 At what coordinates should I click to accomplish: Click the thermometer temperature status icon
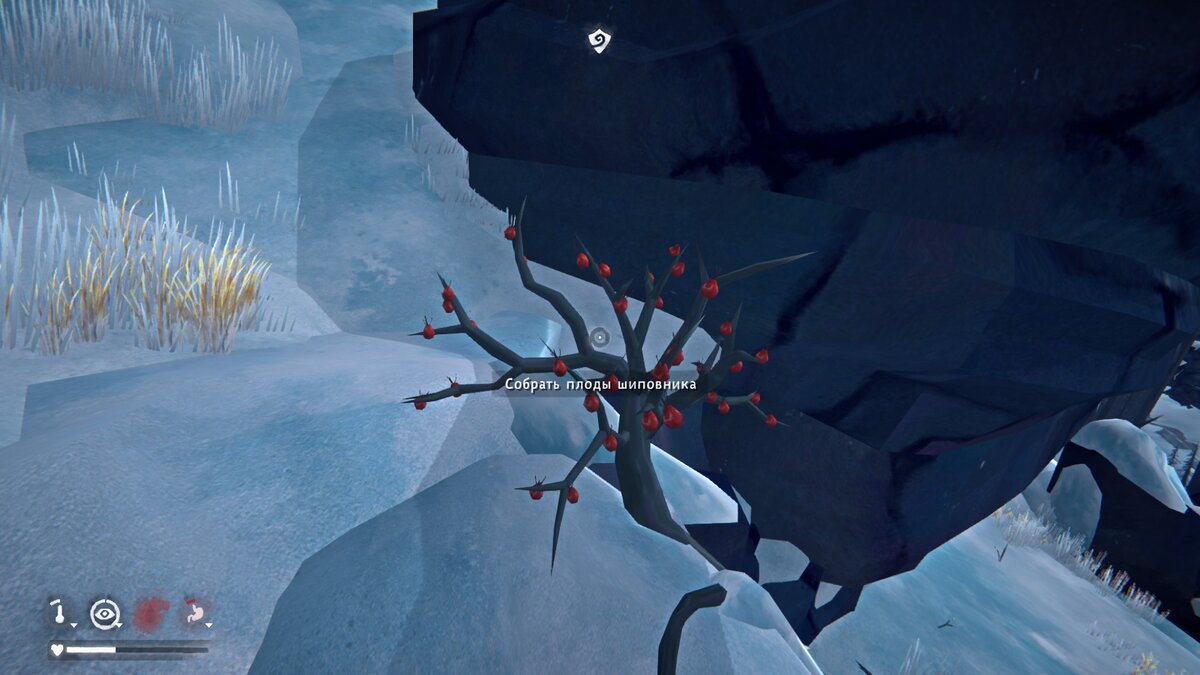click(x=61, y=612)
